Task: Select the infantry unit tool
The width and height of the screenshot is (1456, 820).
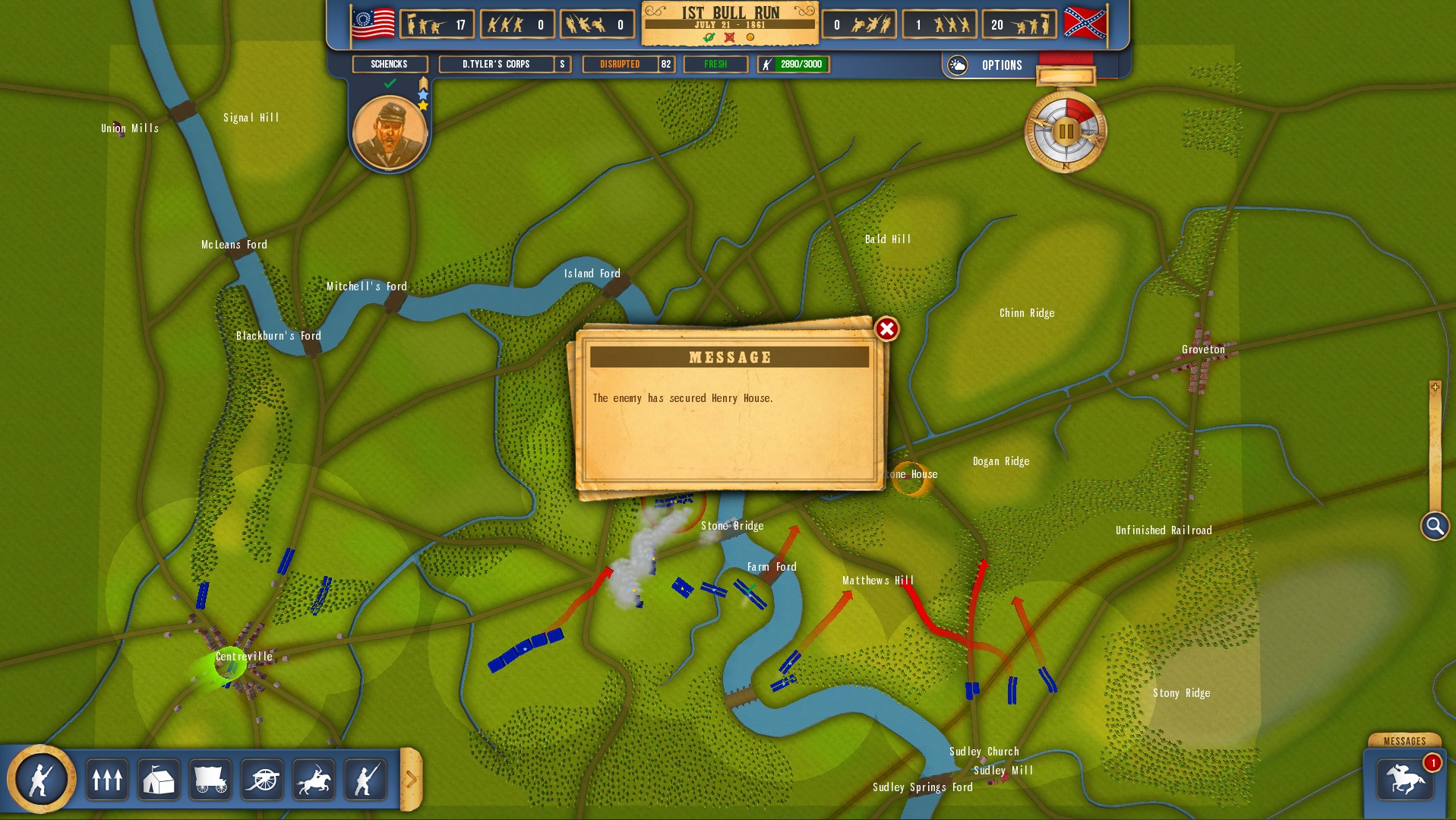Action: pos(42,778)
